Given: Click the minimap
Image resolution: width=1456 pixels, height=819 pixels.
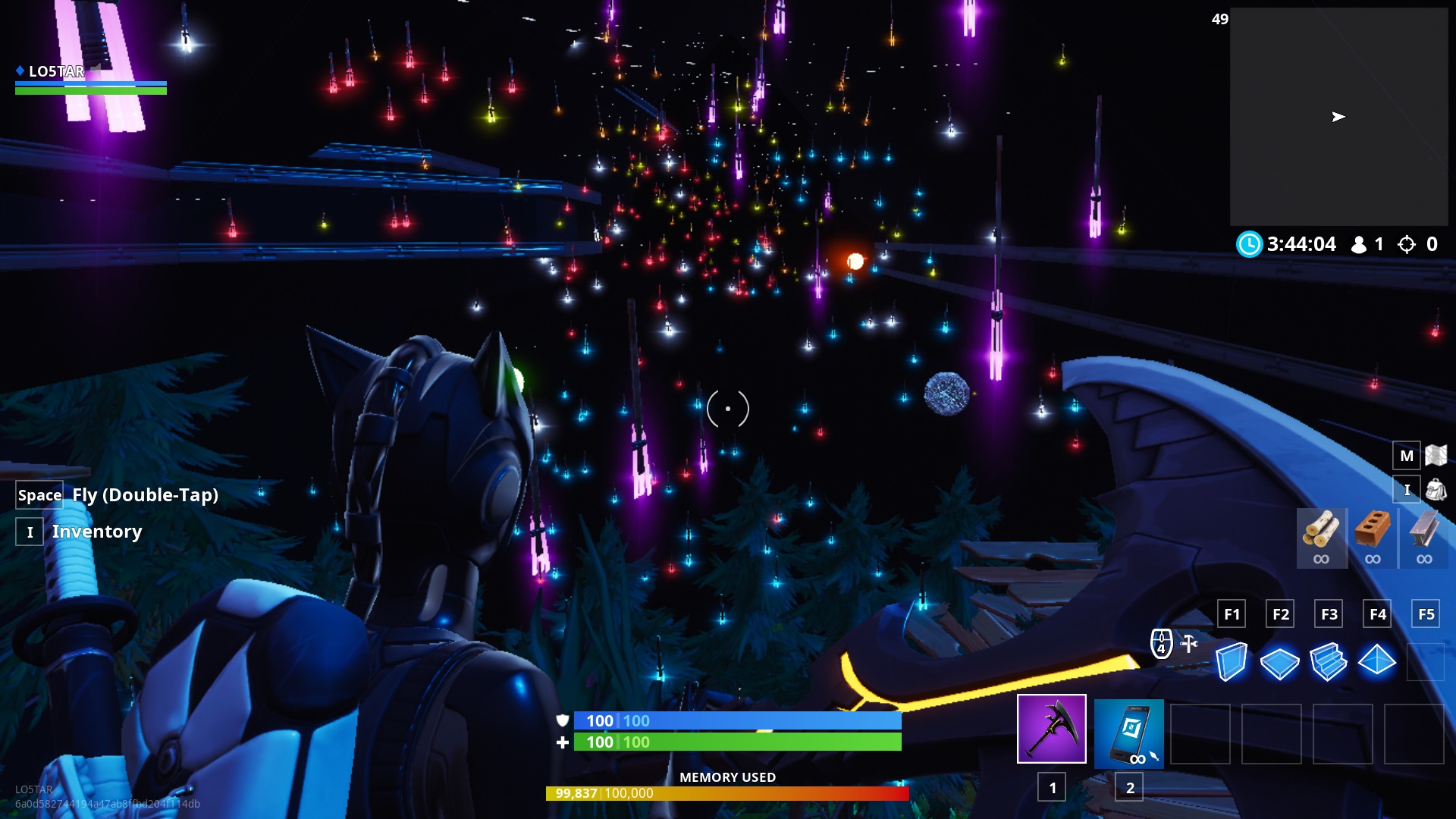Looking at the screenshot, I should pyautogui.click(x=1338, y=117).
